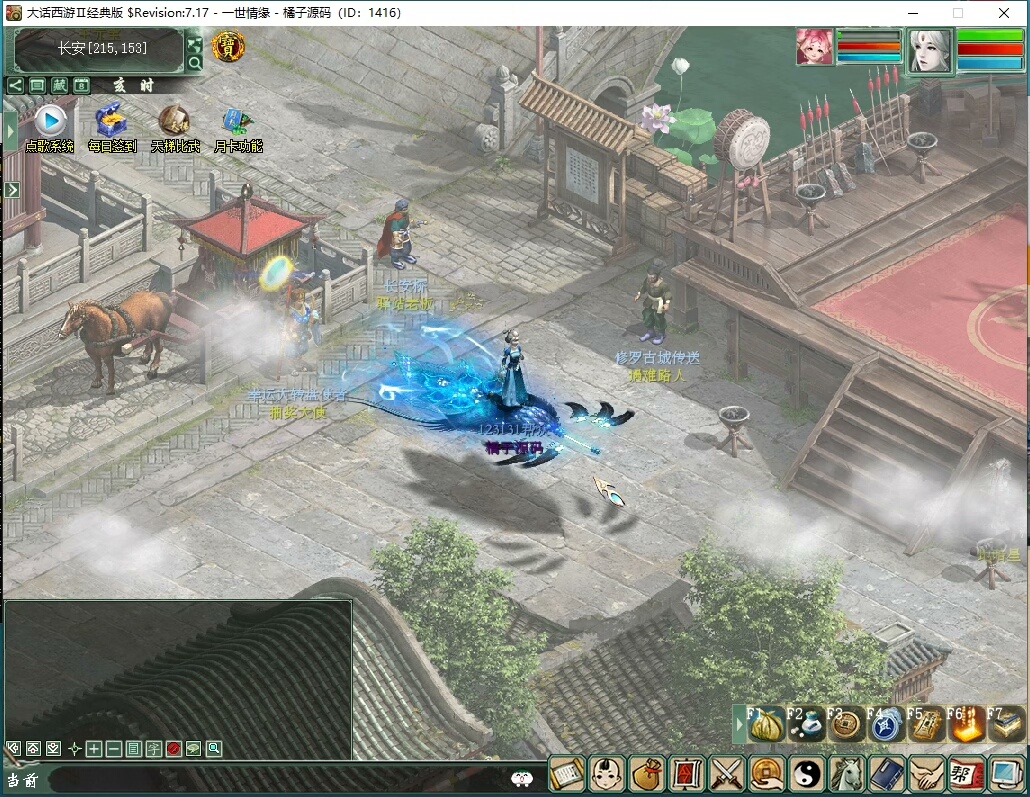
Task: Click the chat panel's plus button
Action: tap(94, 748)
